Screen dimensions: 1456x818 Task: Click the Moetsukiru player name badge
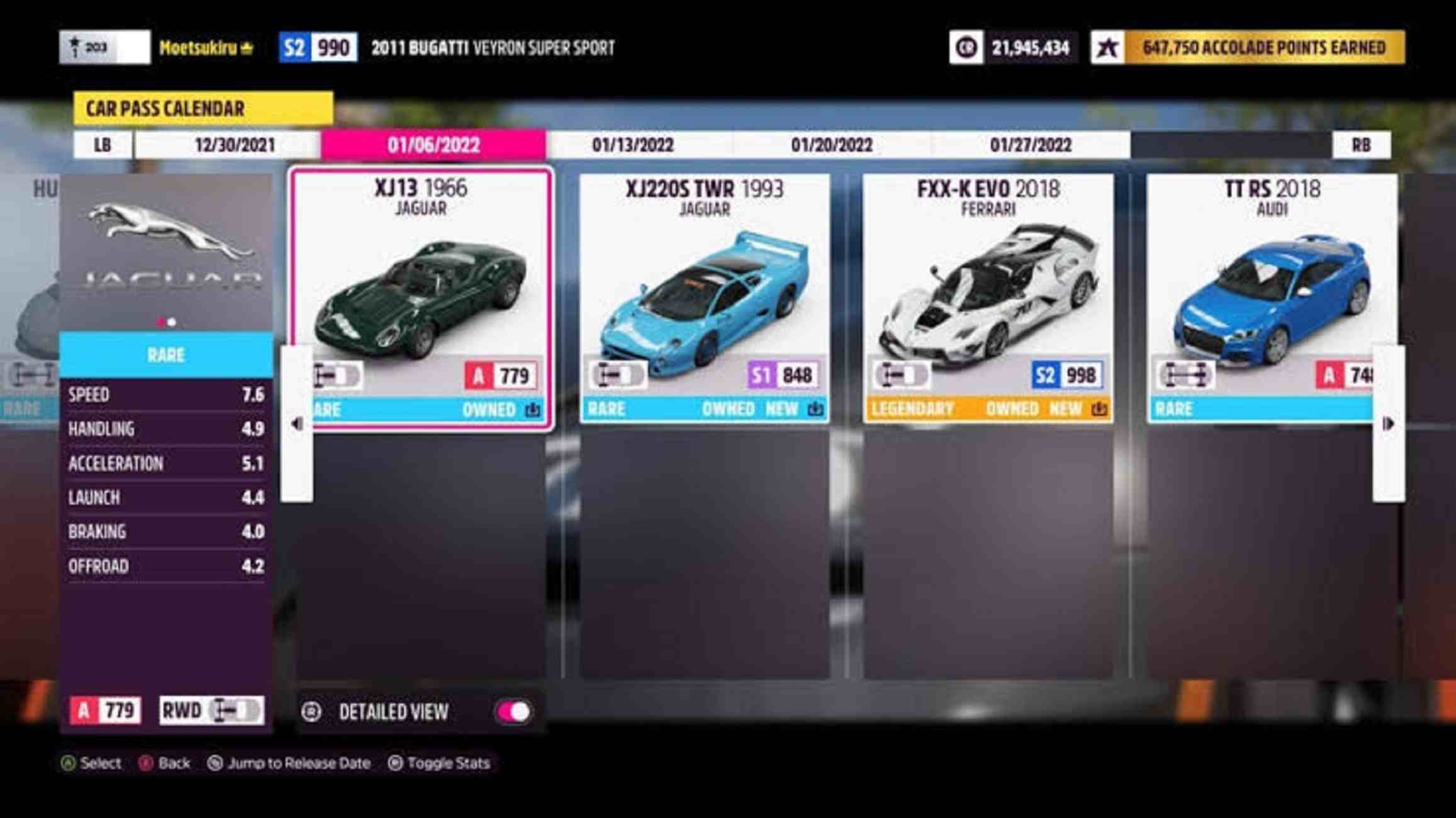(x=206, y=48)
